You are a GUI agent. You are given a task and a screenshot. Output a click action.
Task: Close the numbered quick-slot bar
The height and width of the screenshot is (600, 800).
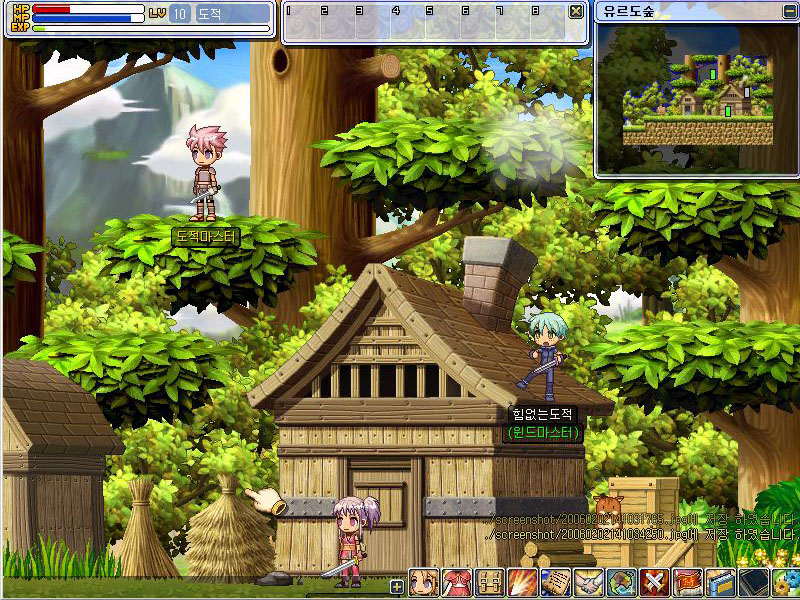coord(576,12)
